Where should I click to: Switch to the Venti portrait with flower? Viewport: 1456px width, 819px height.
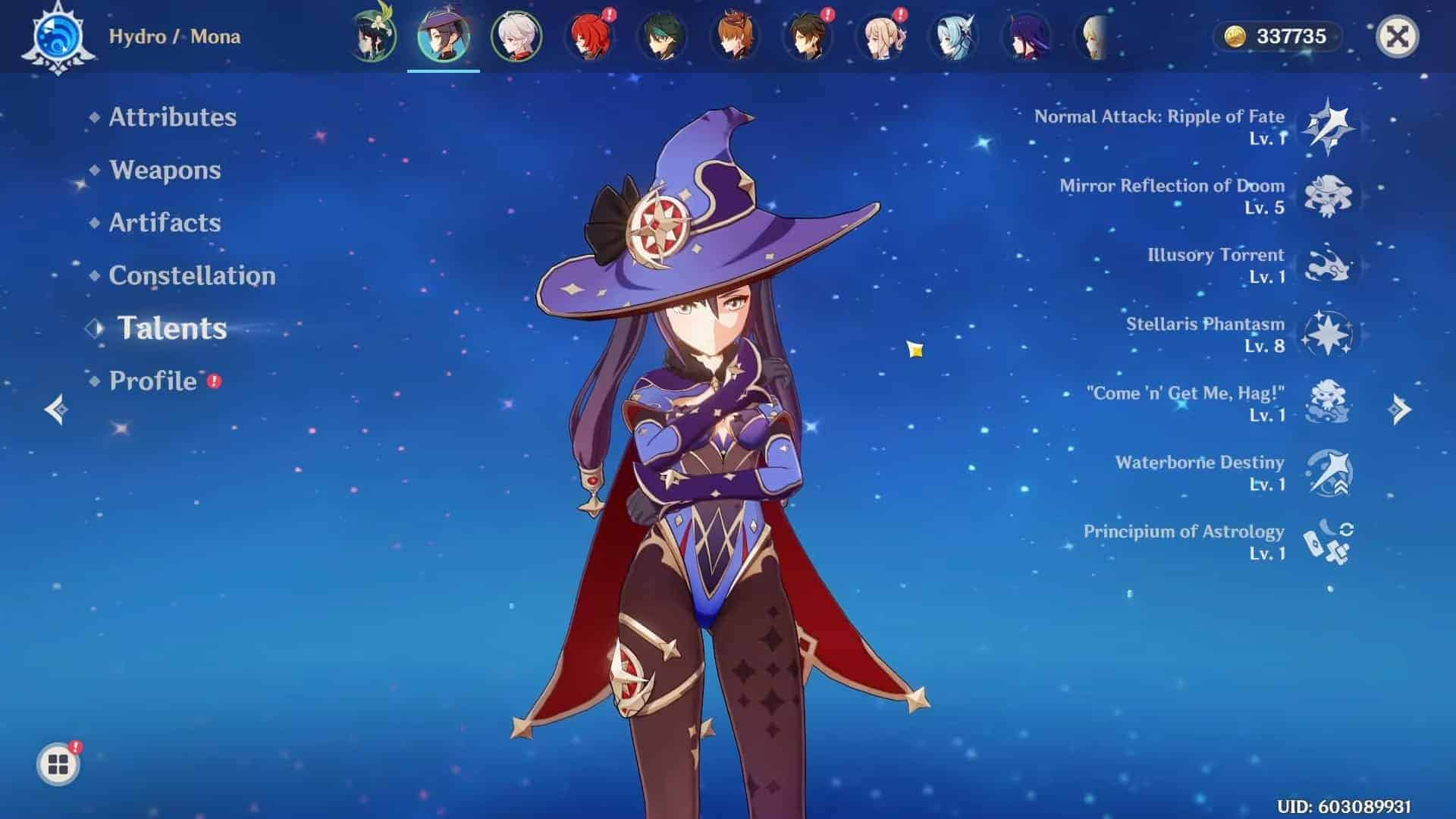[374, 36]
